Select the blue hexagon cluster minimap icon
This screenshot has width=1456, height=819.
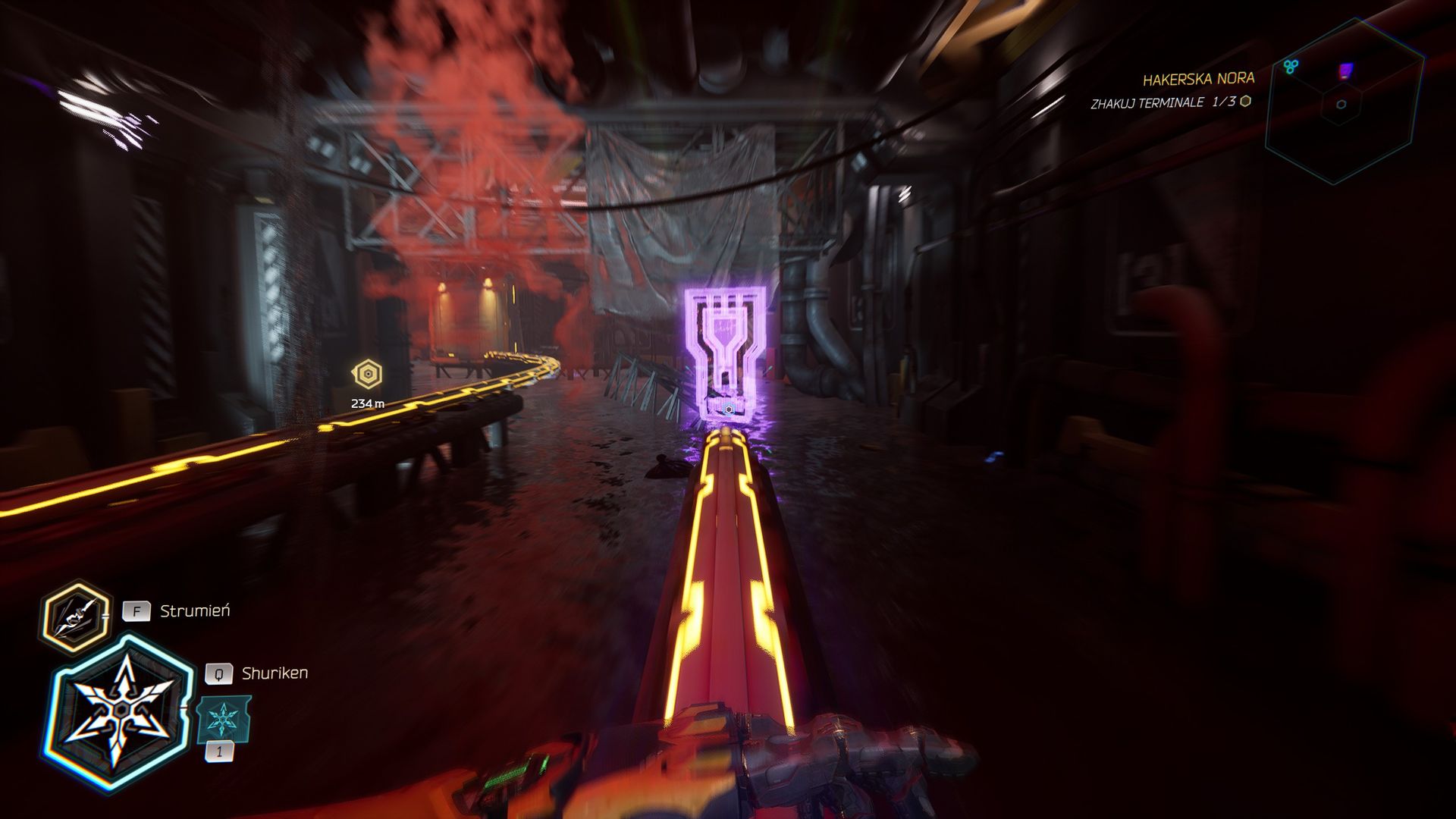pos(1290,67)
